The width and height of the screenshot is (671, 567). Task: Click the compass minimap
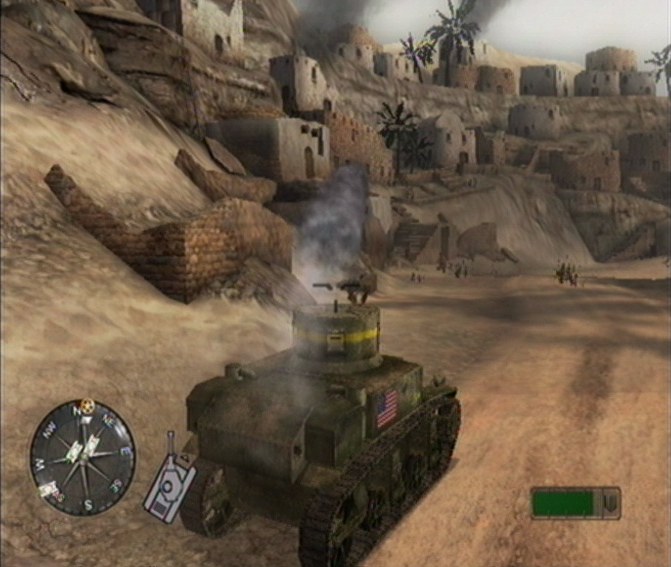(x=82, y=457)
